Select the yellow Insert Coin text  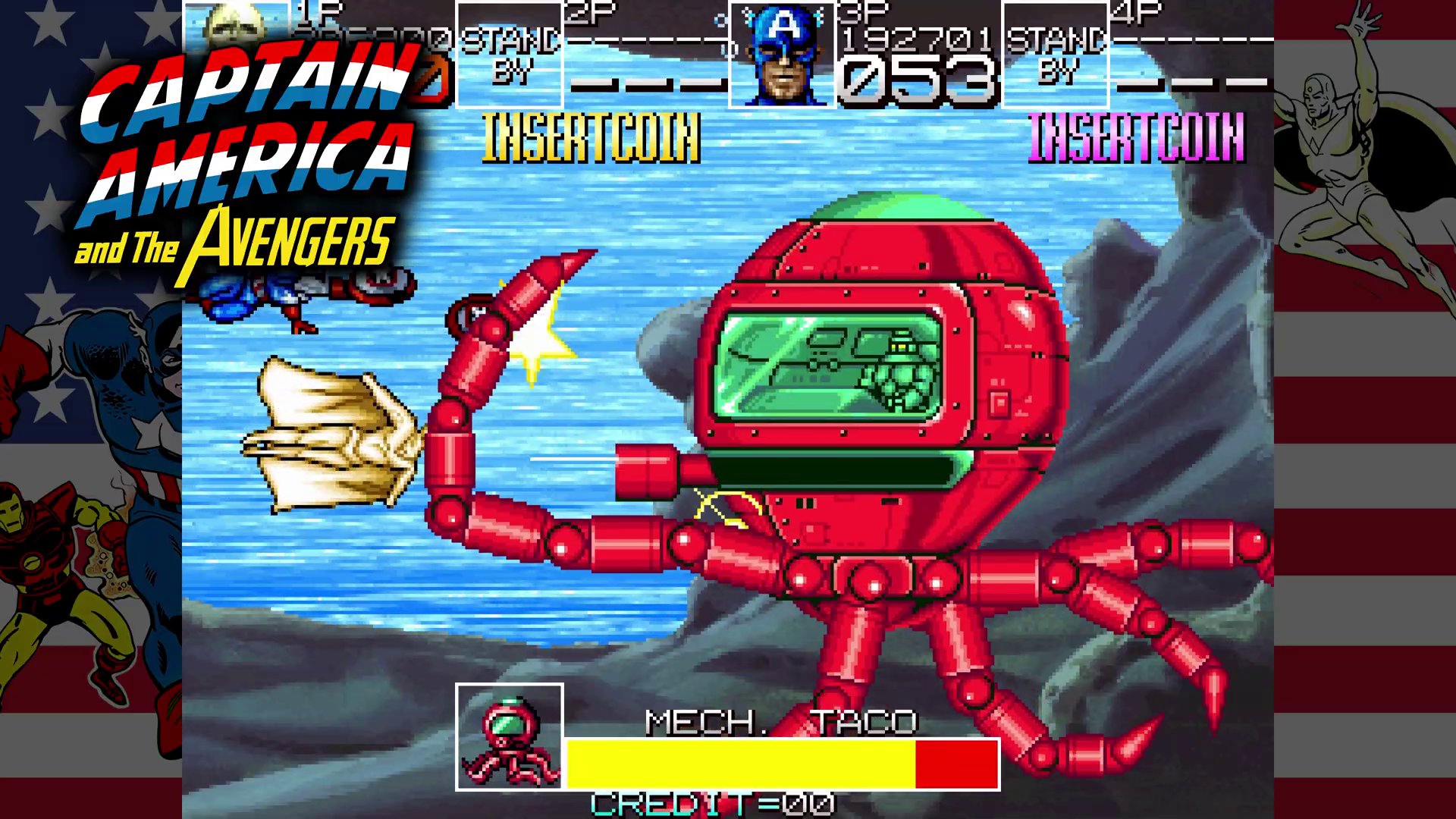tap(591, 138)
